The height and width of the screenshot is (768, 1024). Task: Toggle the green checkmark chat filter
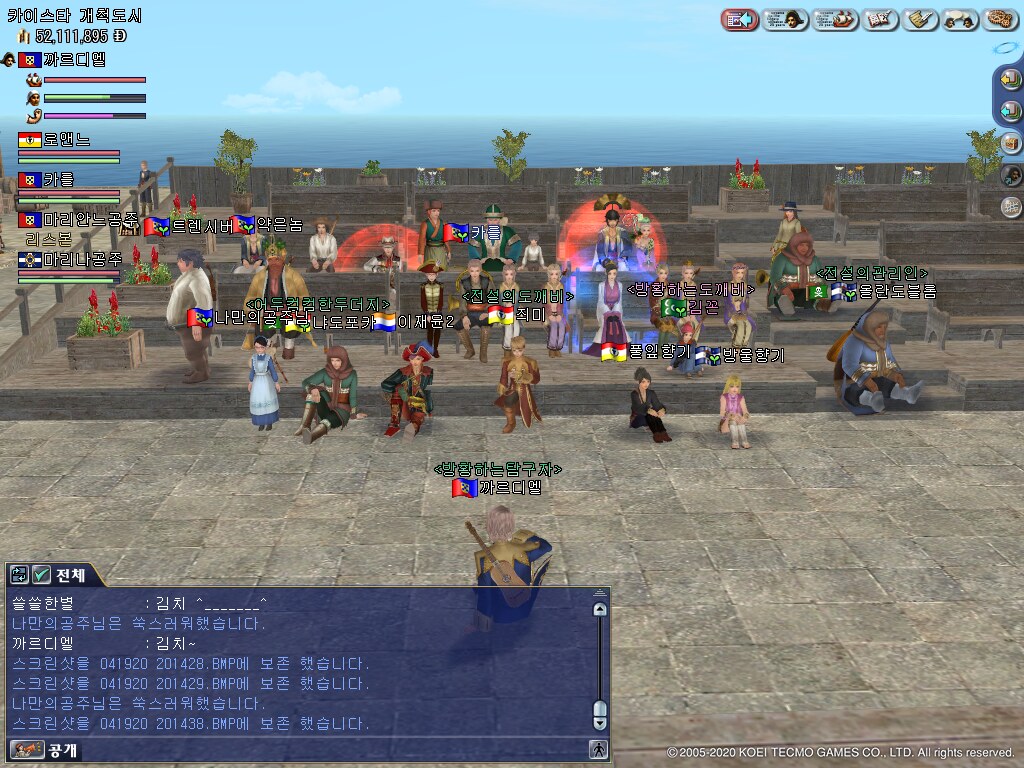point(41,575)
